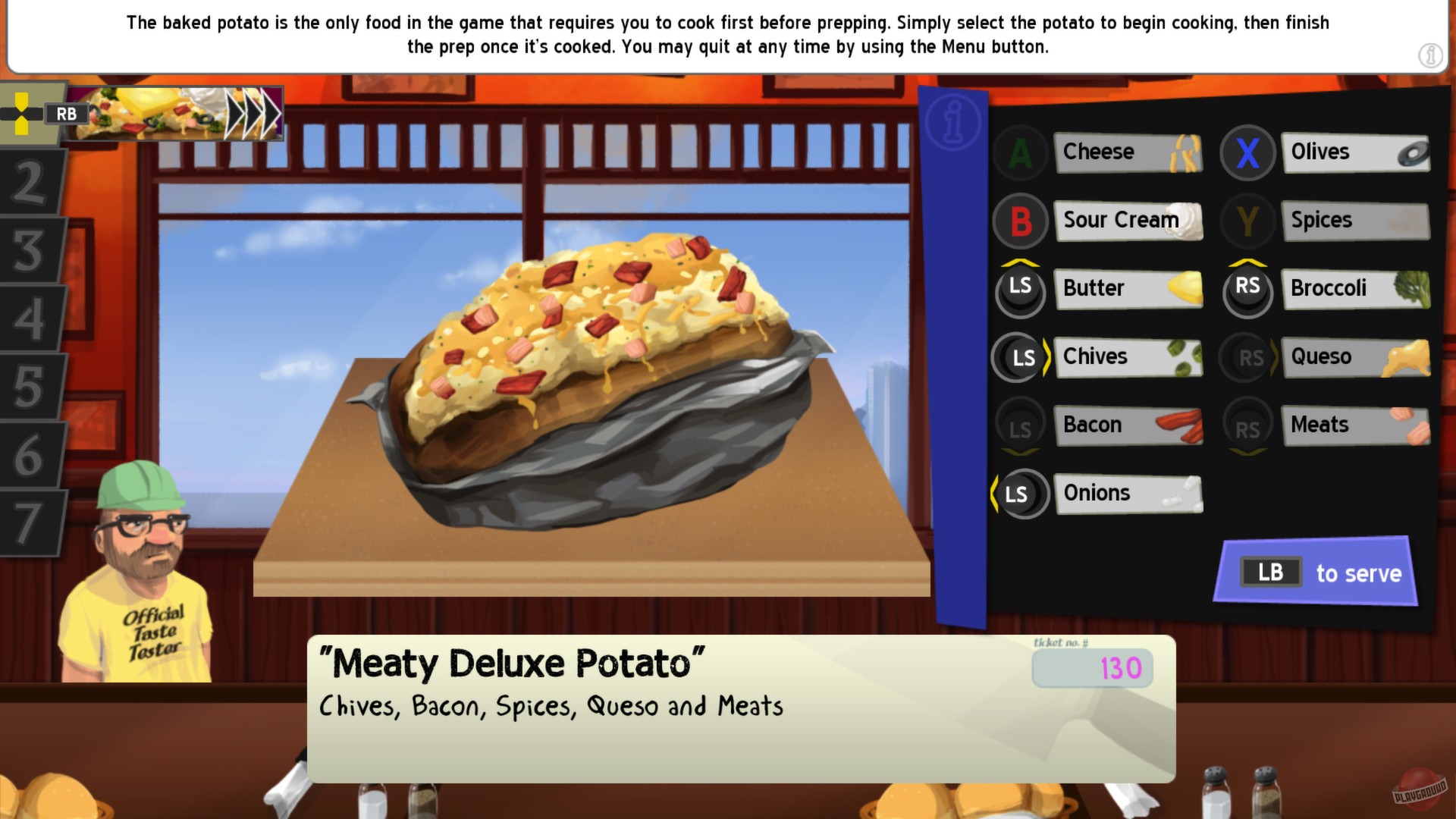The image size is (1456, 819).
Task: Toggle the Onions ingredient
Action: 1129,493
